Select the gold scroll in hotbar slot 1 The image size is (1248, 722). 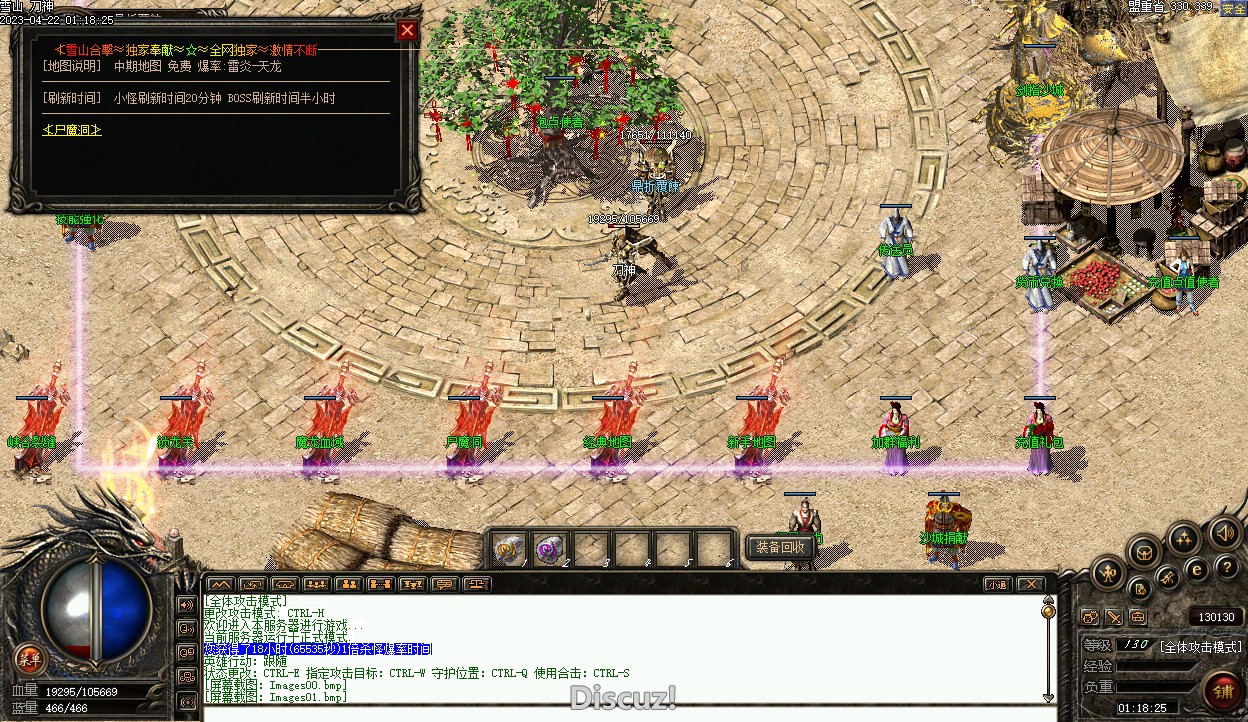point(509,548)
